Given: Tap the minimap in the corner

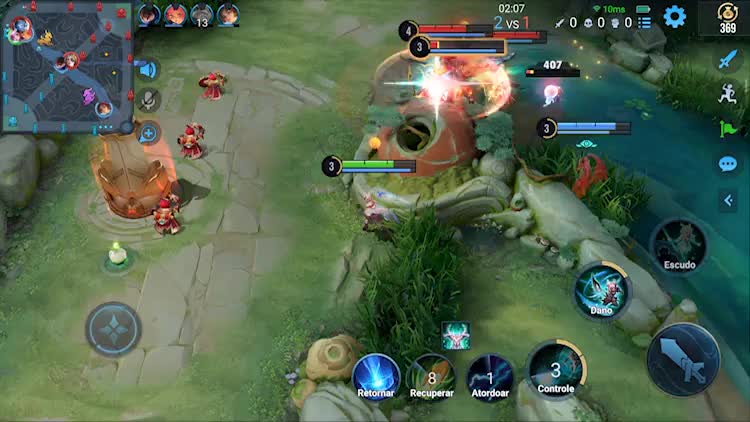Looking at the screenshot, I should [68, 66].
